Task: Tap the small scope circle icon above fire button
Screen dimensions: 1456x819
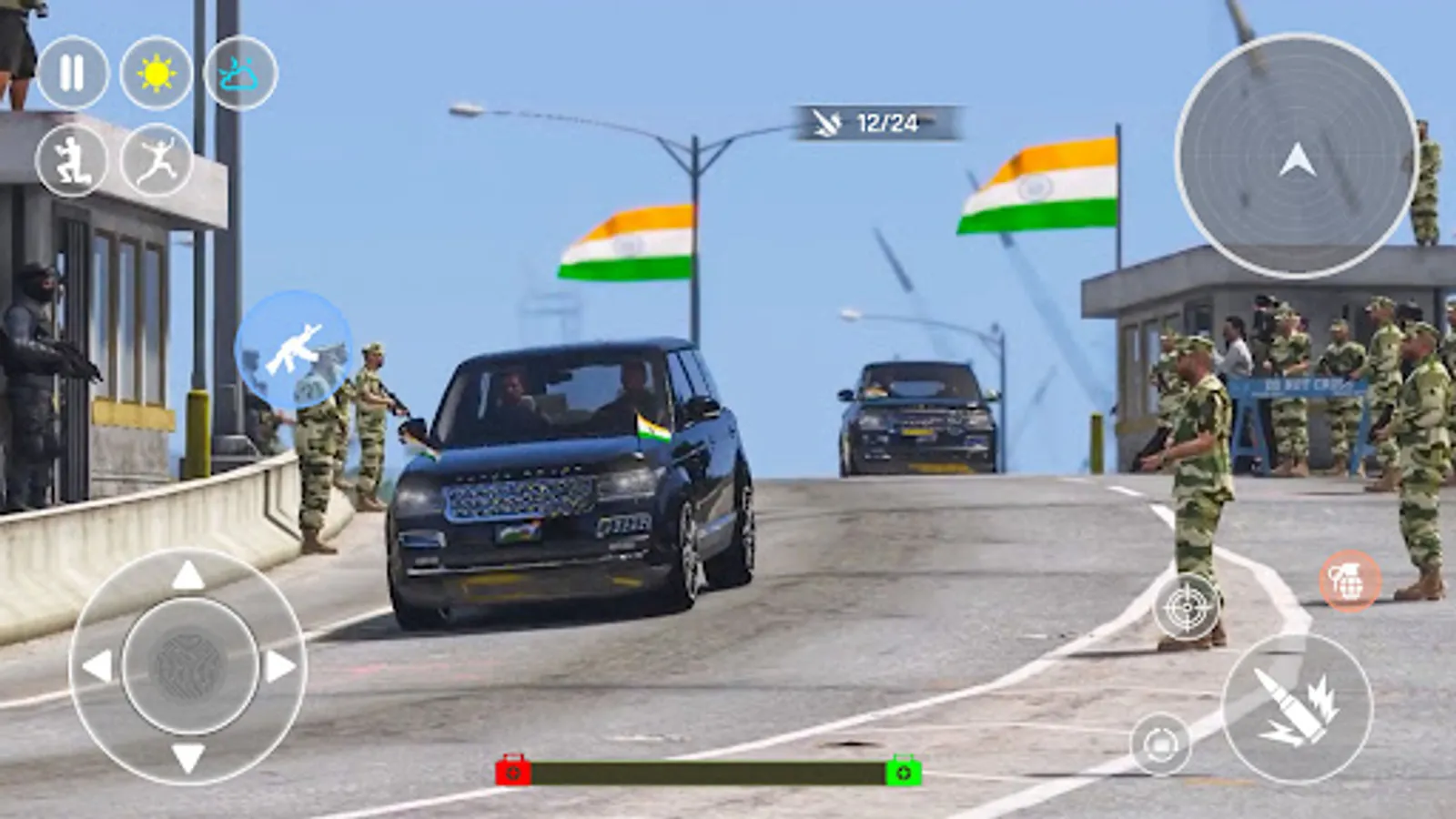Action: point(1160,743)
